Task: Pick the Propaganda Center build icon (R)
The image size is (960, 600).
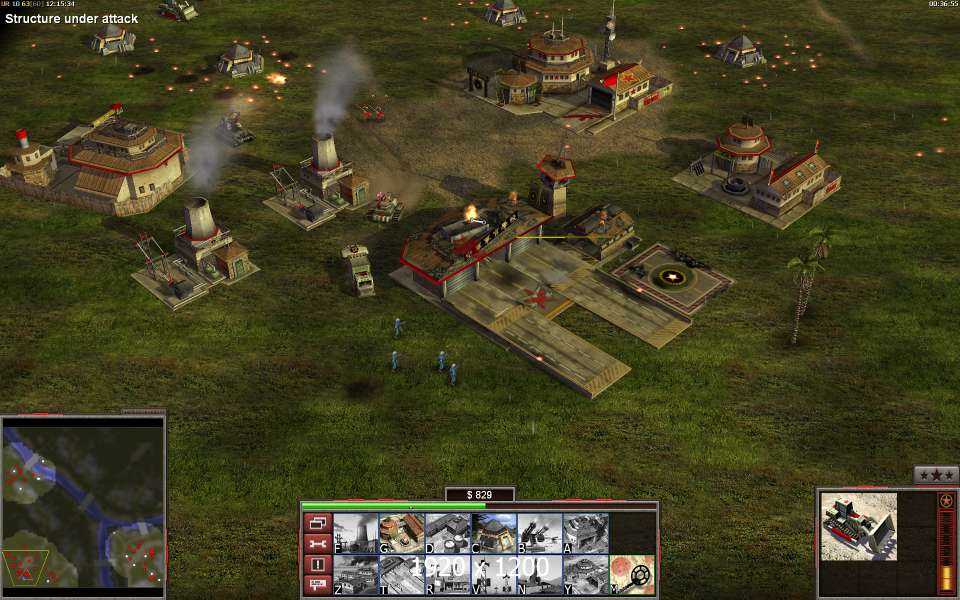Action: (x=447, y=575)
